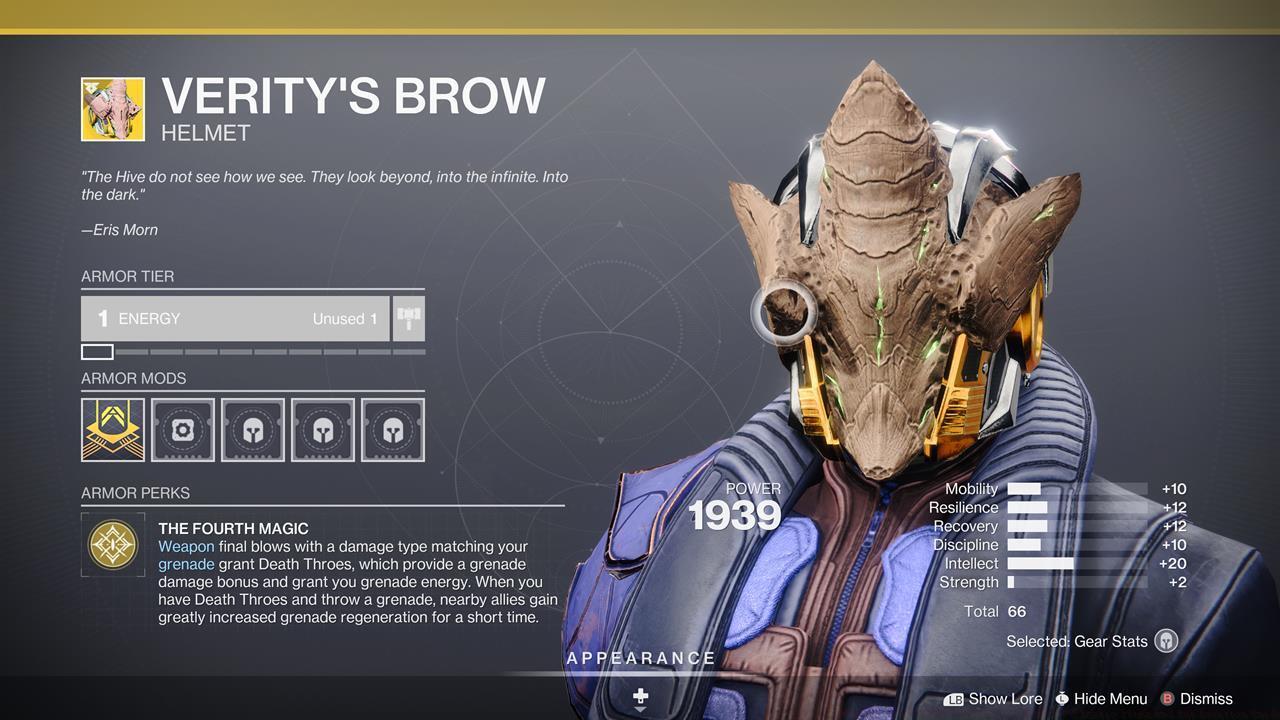This screenshot has height=720, width=1280.
Task: Select the gear stats controller icon
Action: tap(1165, 641)
